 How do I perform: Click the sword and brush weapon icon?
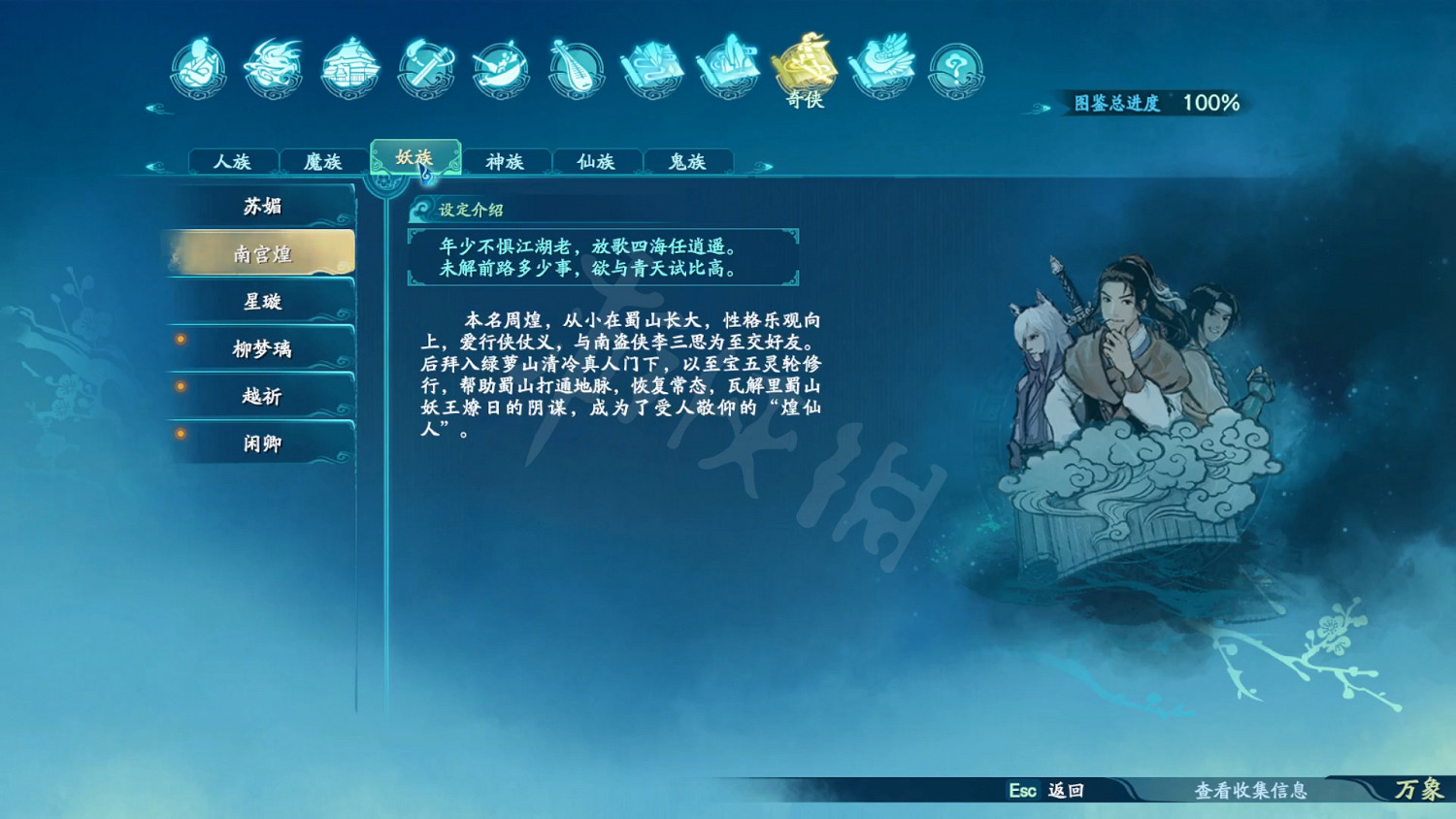click(x=425, y=66)
